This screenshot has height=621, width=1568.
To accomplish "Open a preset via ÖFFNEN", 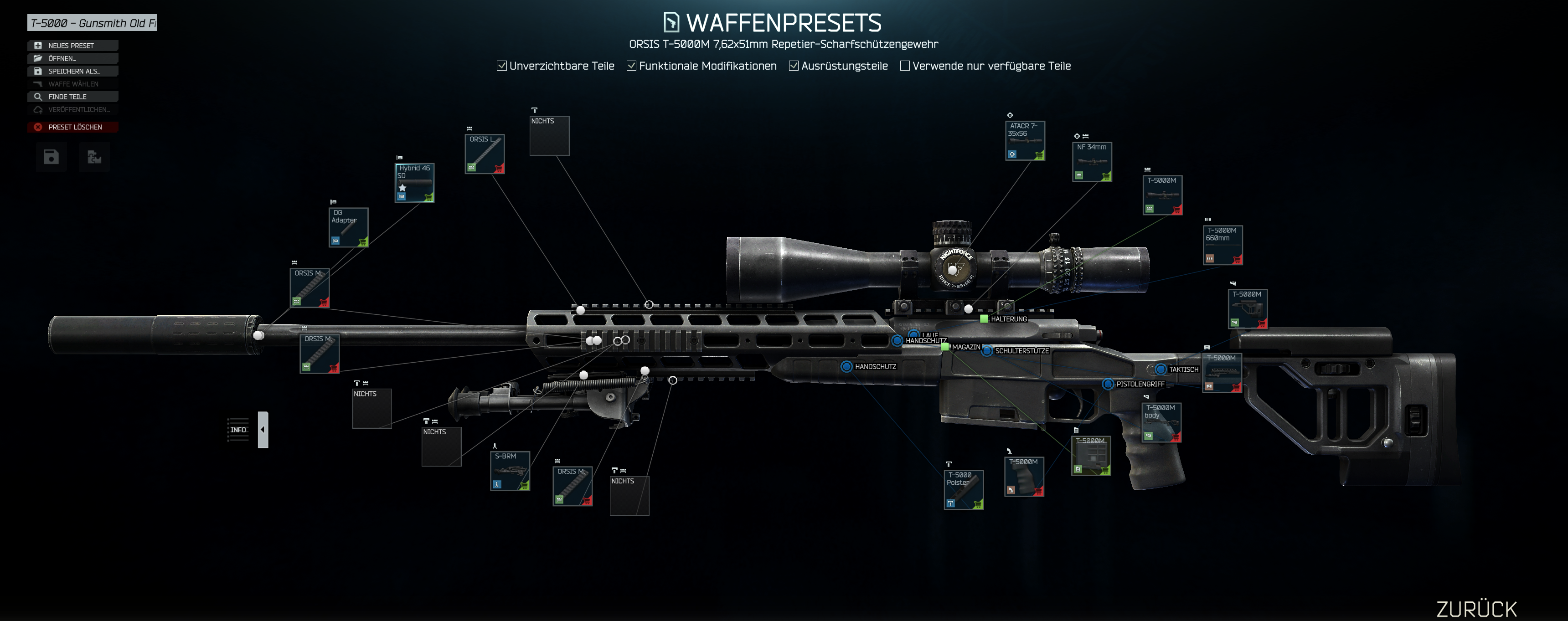I will coord(72,58).
